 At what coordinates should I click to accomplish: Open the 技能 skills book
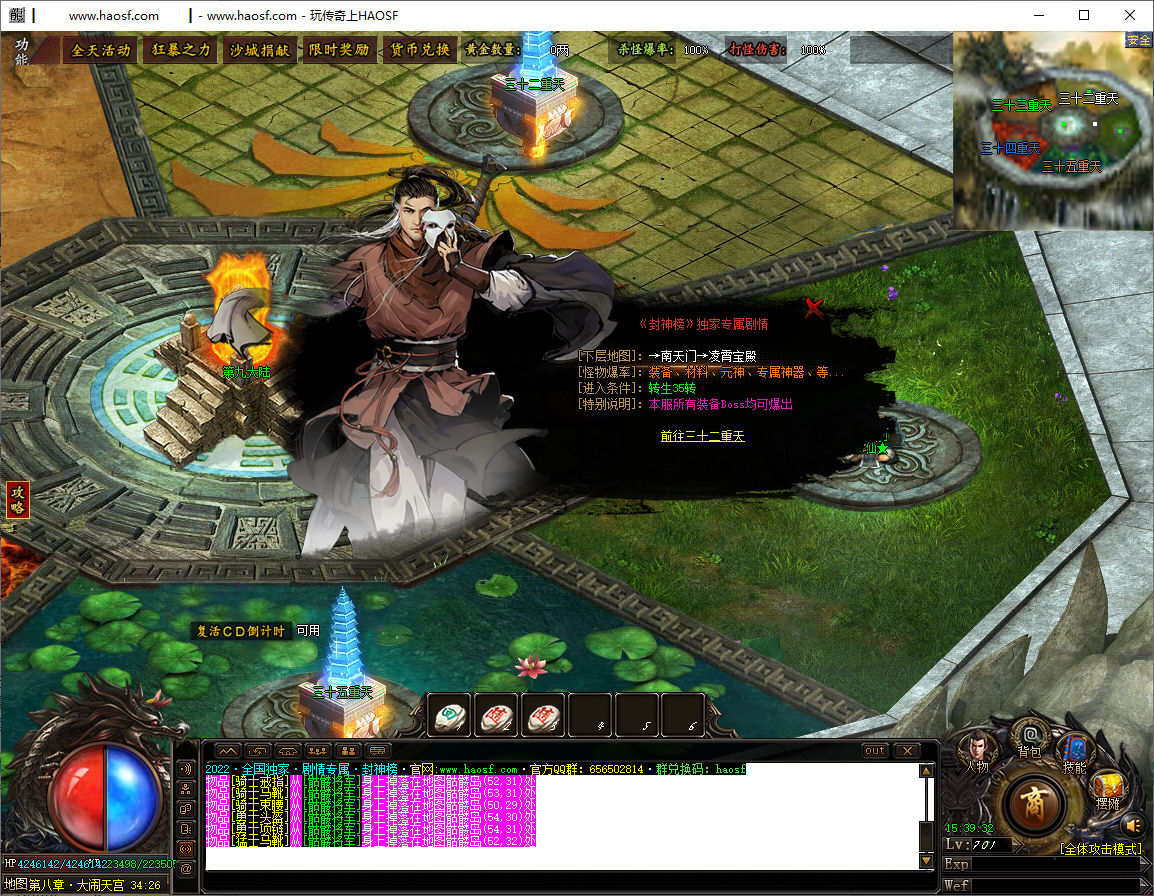point(1075,752)
